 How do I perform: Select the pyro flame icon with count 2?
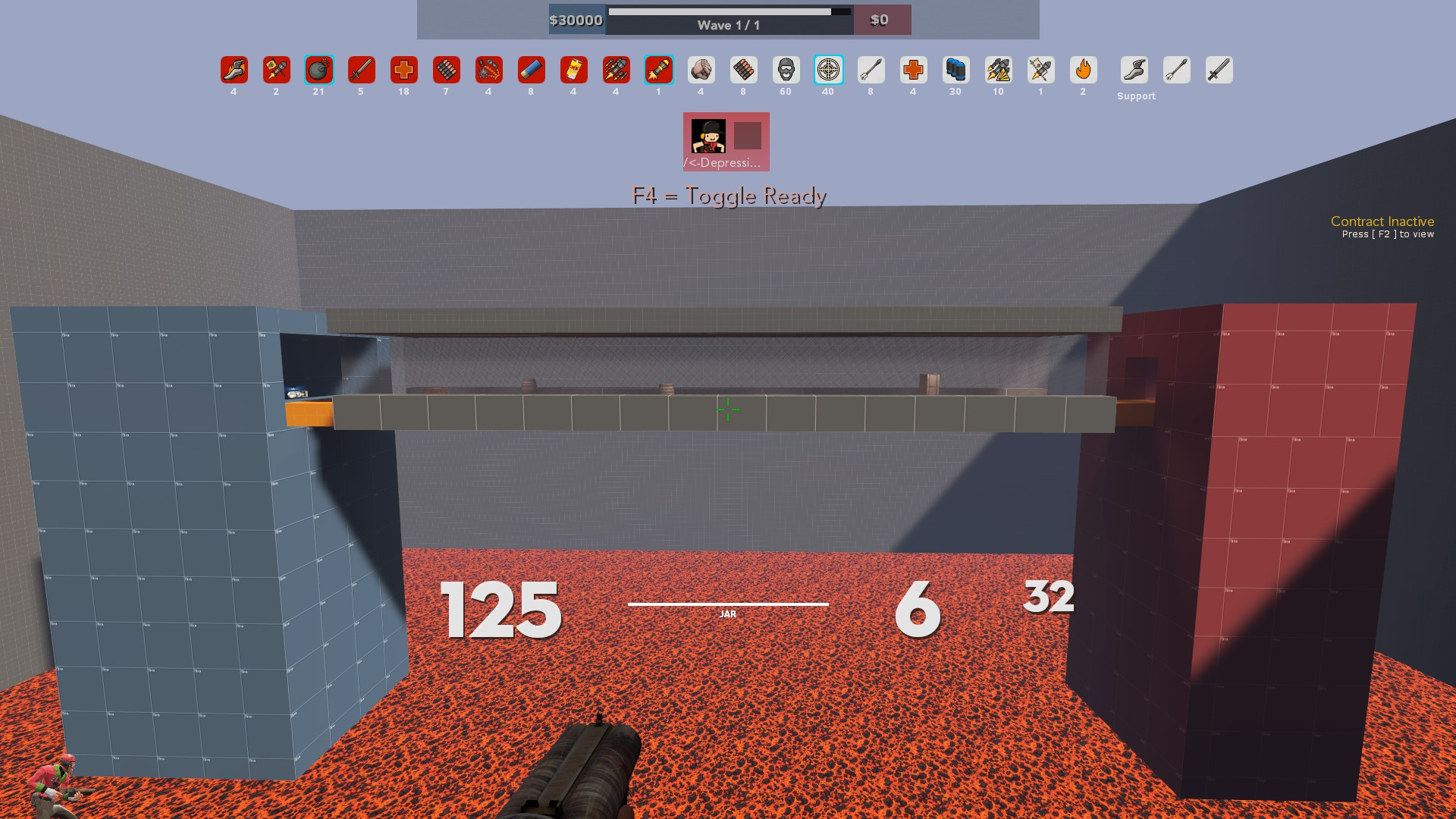pos(1083,70)
